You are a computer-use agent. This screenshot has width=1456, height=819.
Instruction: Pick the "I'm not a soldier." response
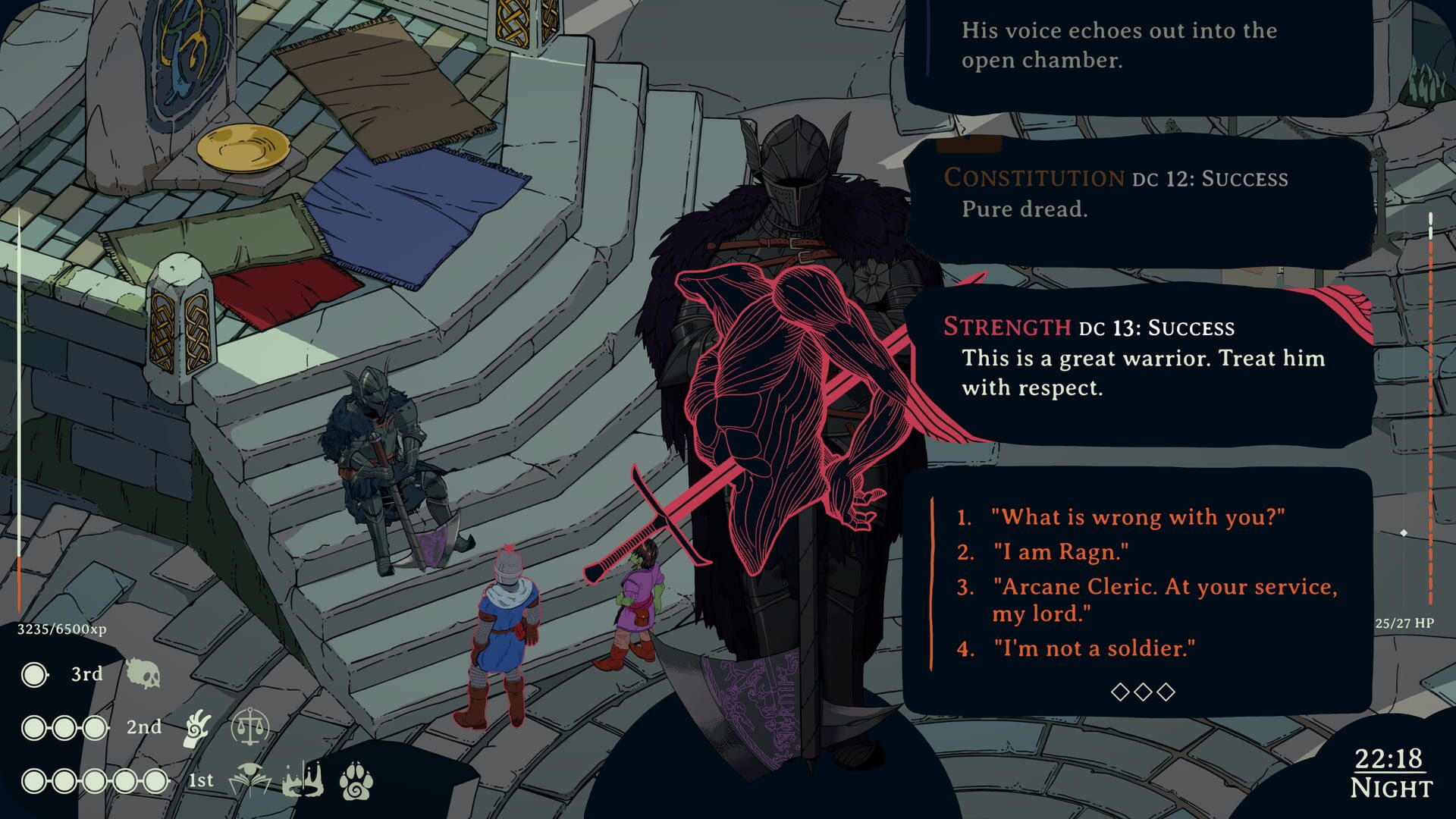point(1094,648)
